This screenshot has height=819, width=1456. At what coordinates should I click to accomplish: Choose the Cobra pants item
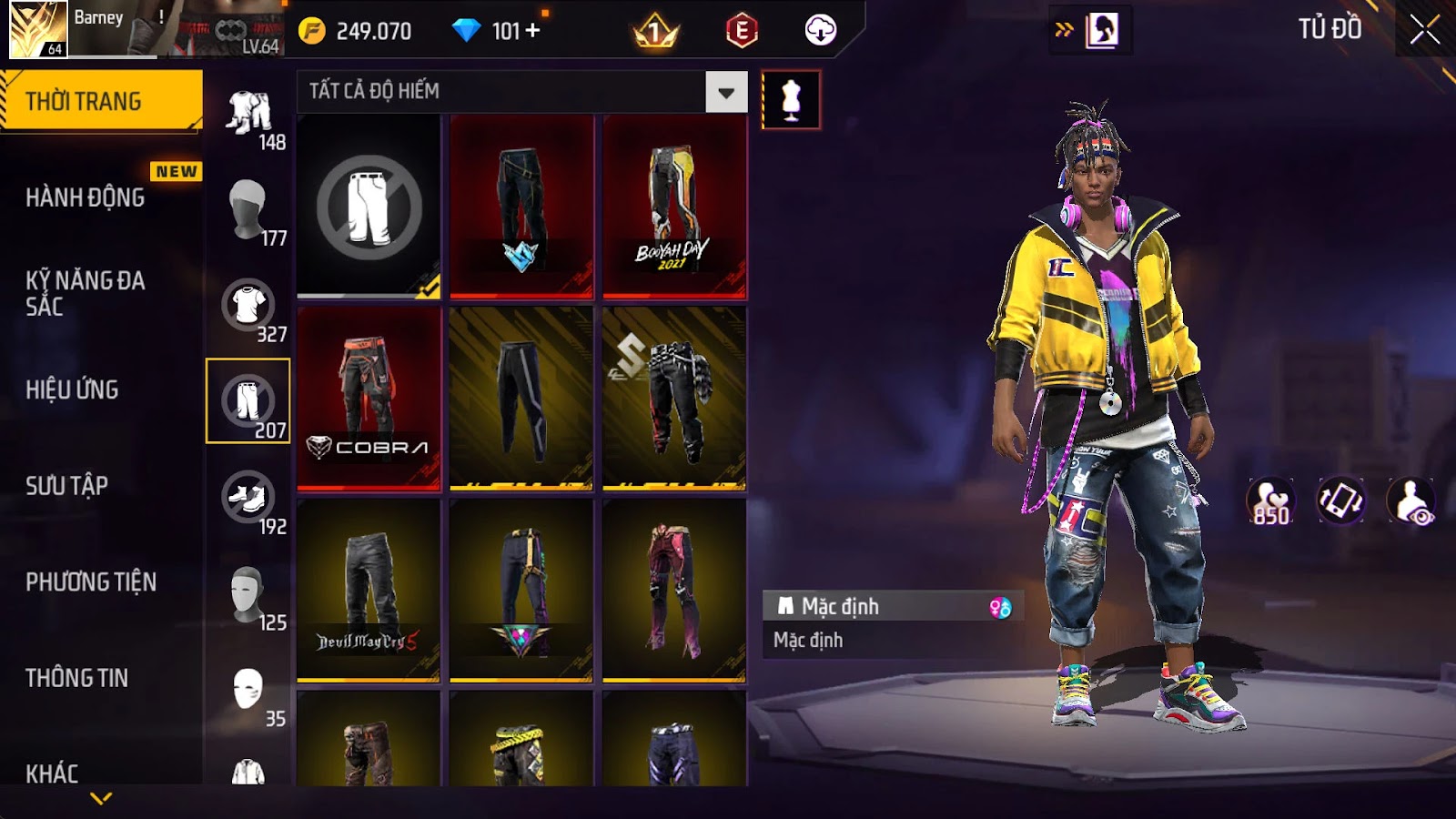point(369,399)
